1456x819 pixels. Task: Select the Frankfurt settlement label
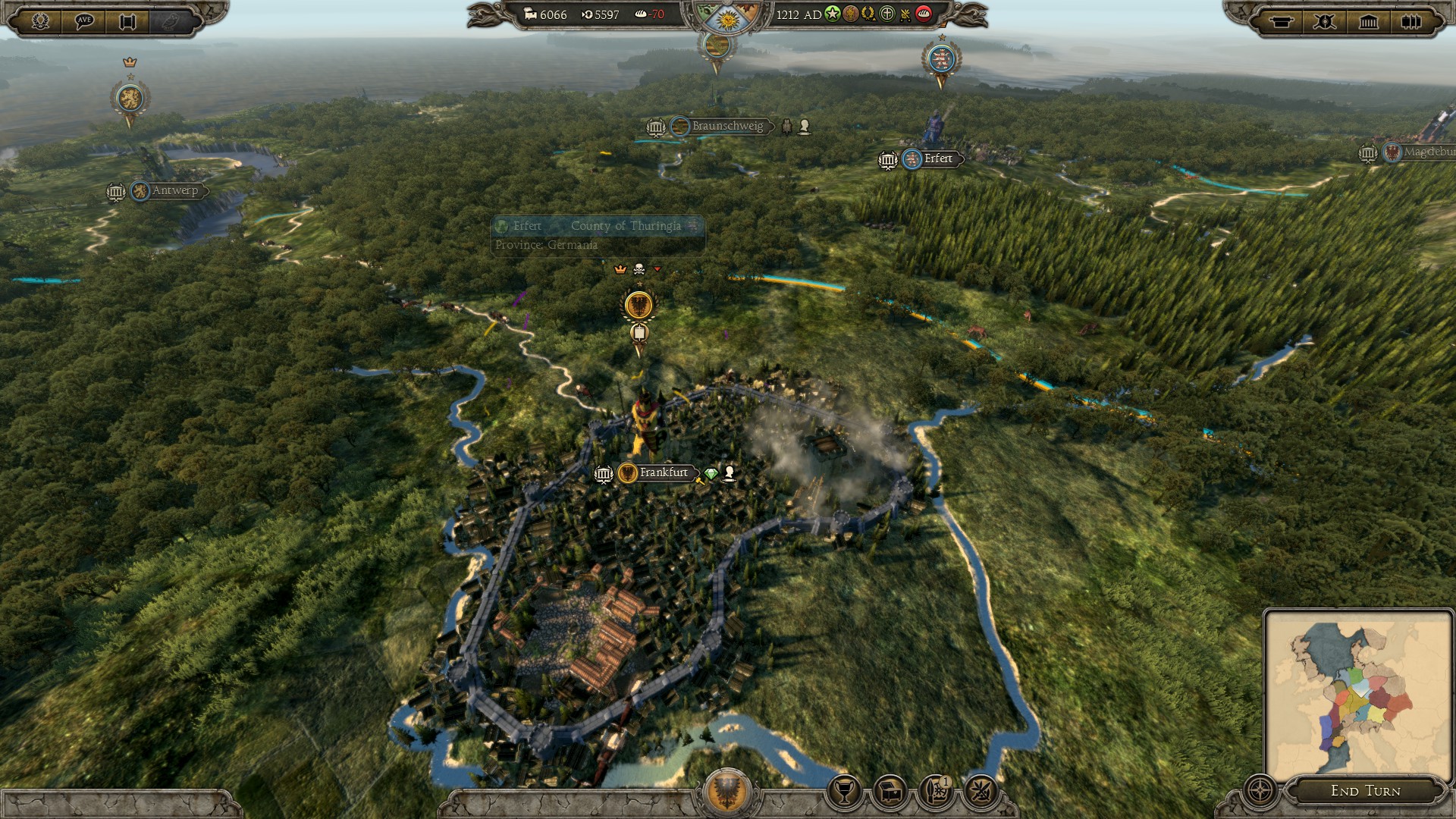pos(663,472)
